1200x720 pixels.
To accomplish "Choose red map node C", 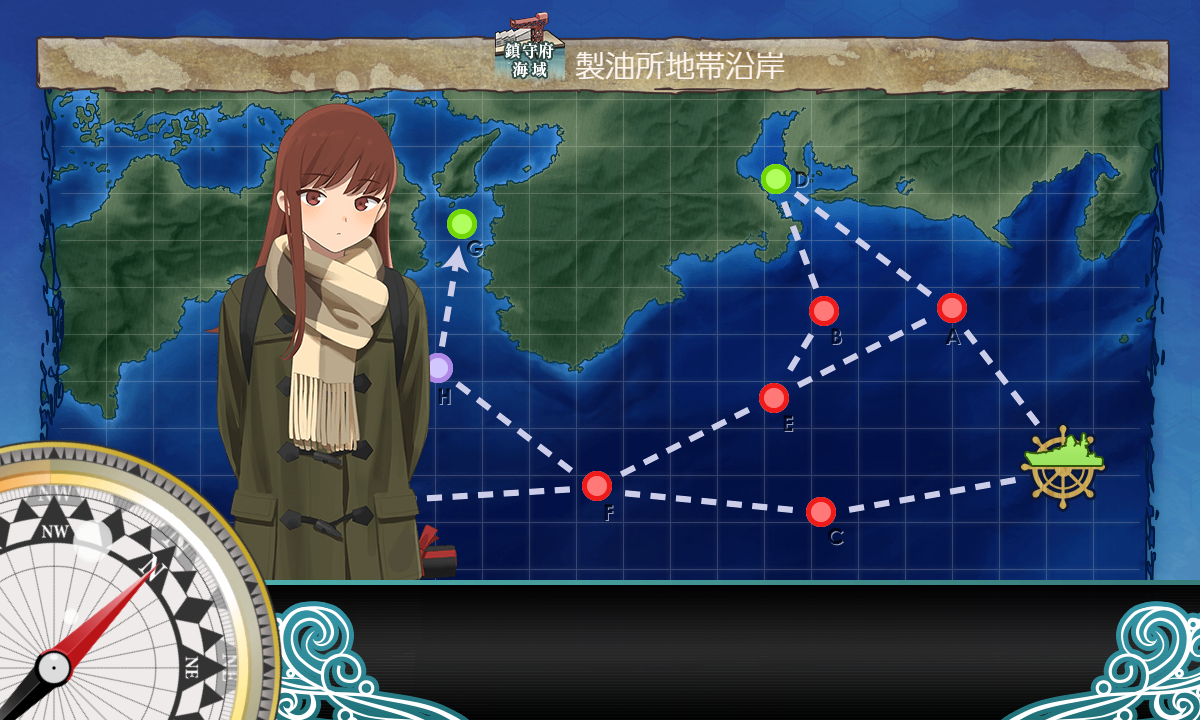I will (821, 512).
